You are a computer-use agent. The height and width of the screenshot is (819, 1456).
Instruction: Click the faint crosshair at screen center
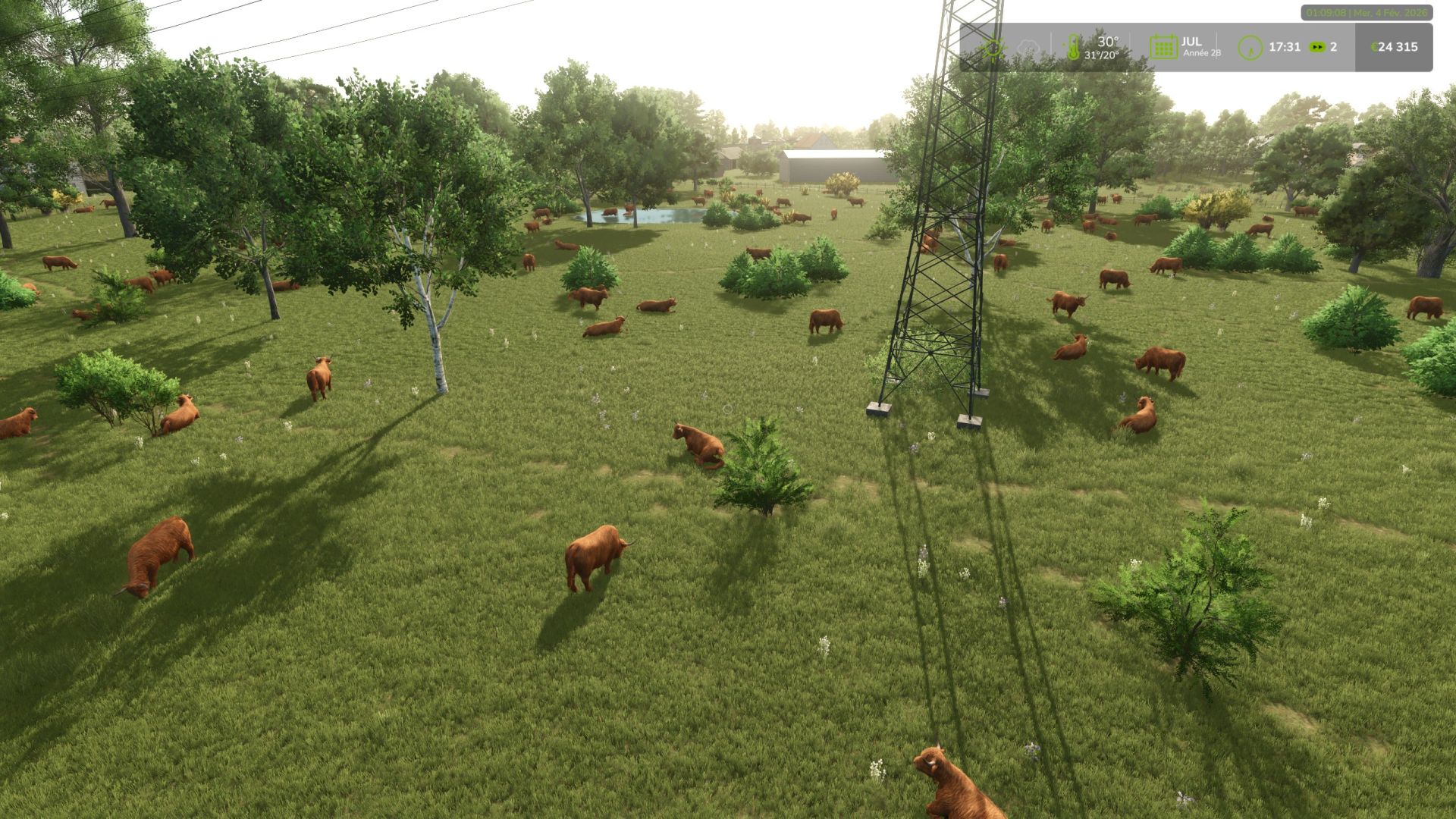click(728, 409)
